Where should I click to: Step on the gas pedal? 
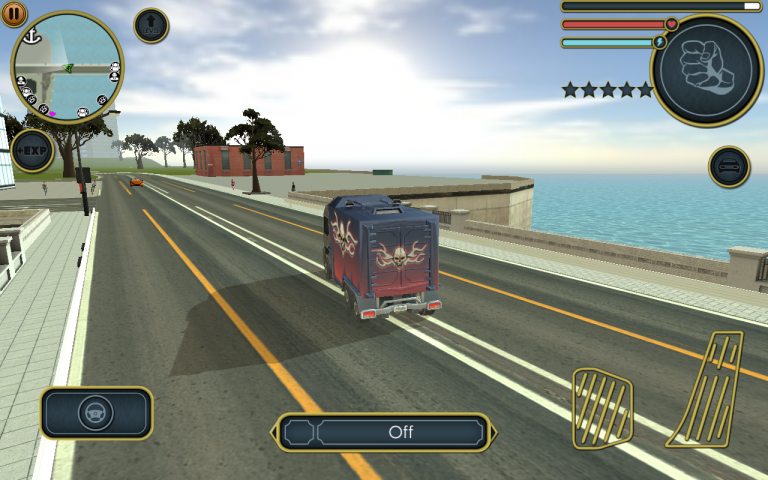point(708,388)
